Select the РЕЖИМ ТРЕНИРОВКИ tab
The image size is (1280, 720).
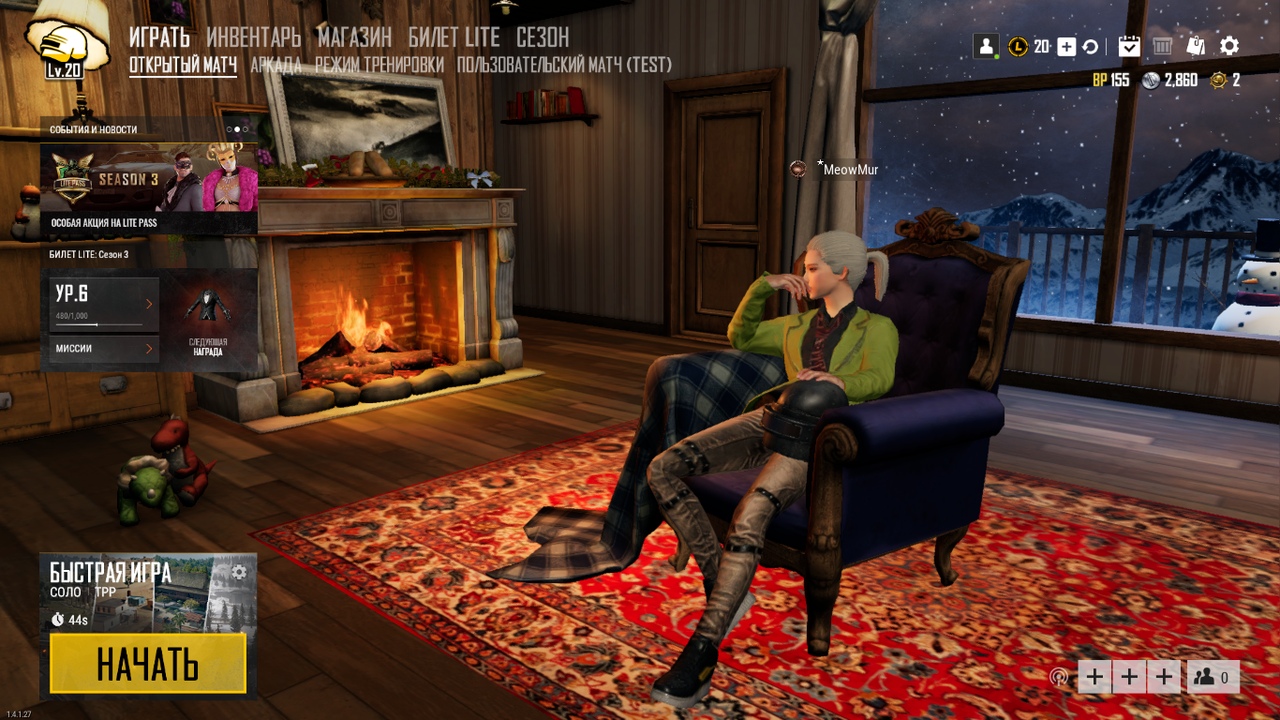pyautogui.click(x=379, y=66)
